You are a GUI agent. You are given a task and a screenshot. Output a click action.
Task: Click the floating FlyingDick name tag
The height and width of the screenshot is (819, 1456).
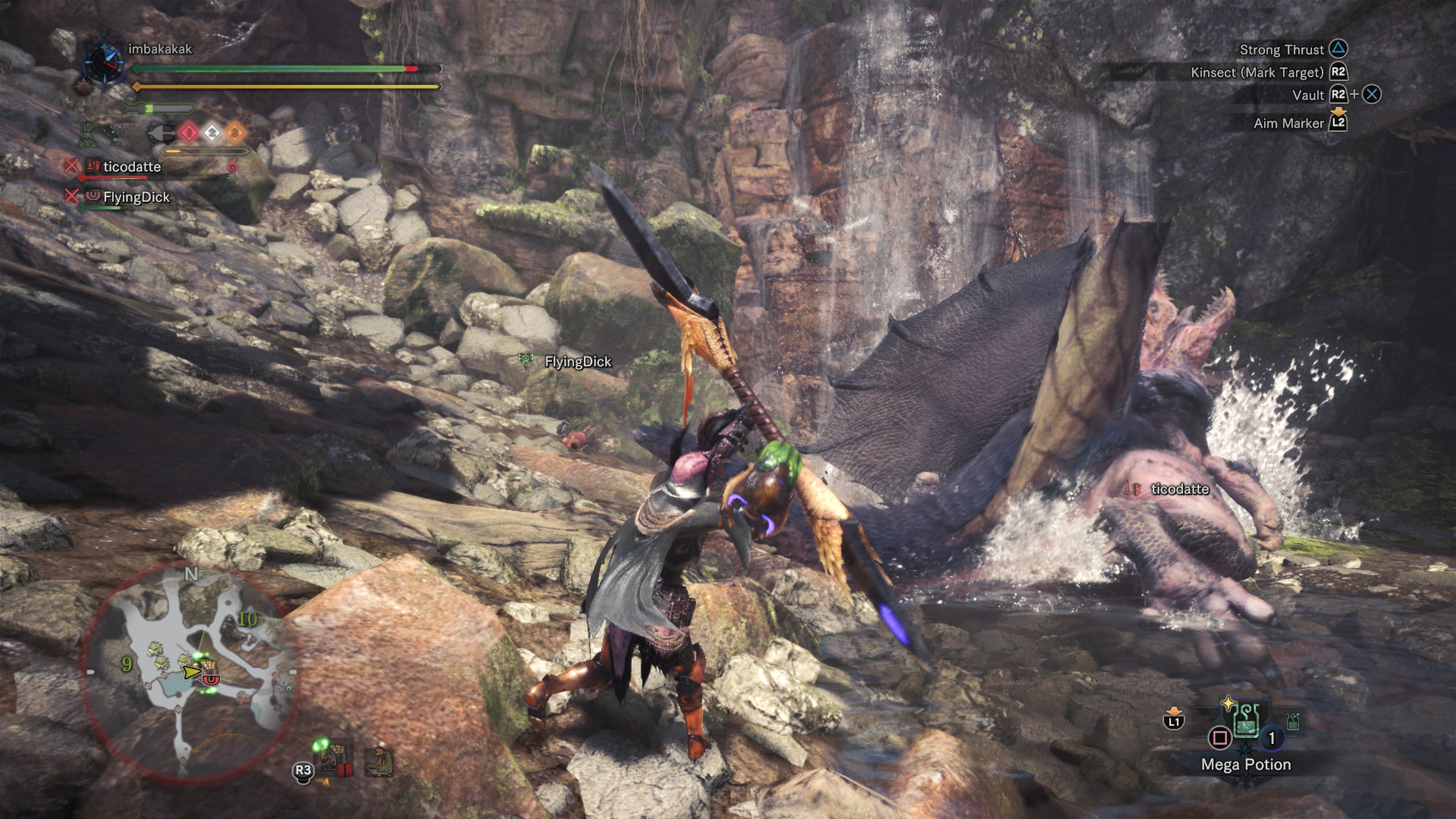[577, 362]
